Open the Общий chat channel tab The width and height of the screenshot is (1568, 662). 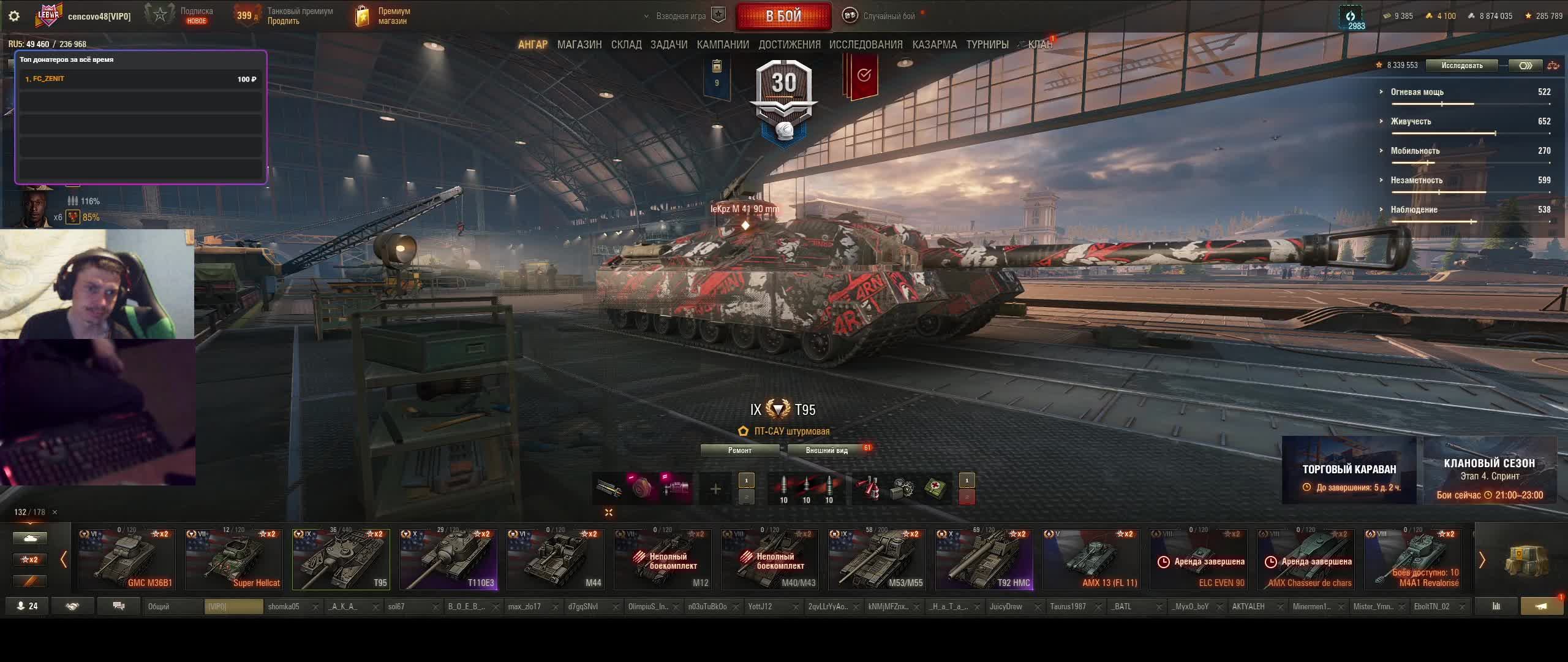[173, 606]
